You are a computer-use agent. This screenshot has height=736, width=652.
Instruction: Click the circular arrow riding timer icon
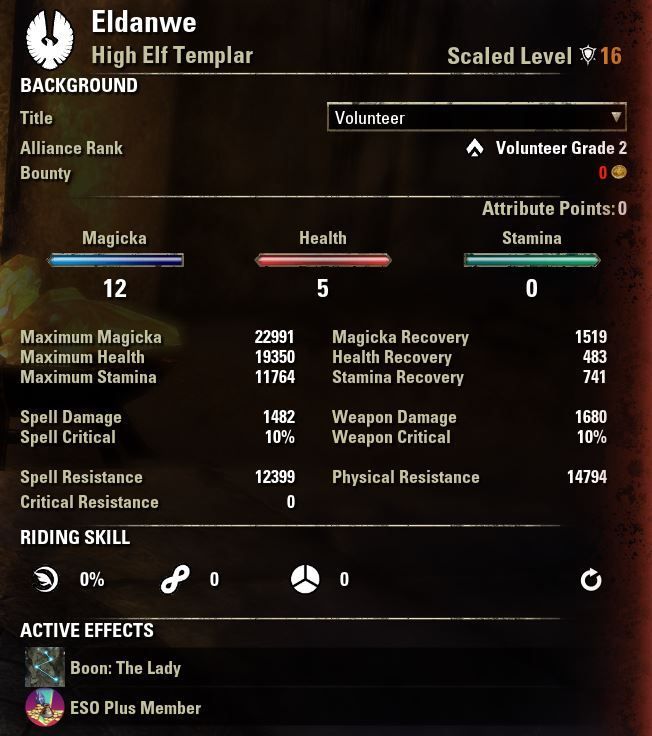[x=591, y=579]
